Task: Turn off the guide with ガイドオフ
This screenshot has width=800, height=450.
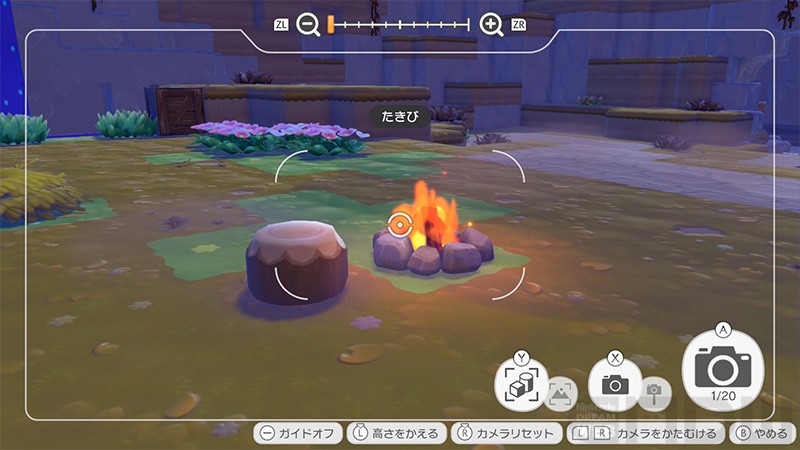Action: [297, 434]
